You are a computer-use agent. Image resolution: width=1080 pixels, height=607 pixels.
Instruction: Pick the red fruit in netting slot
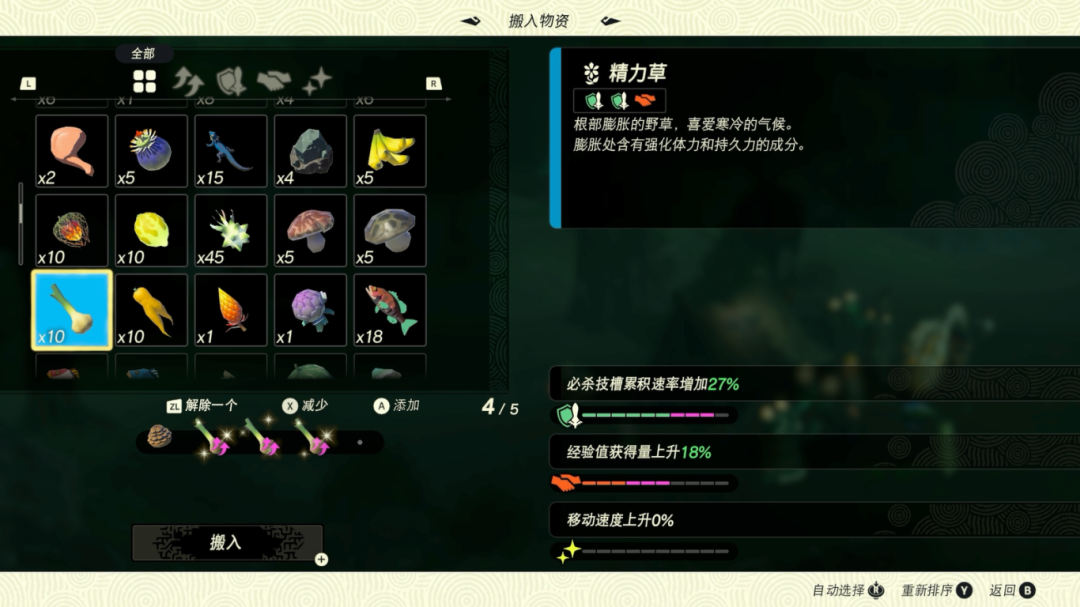pyautogui.click(x=71, y=231)
